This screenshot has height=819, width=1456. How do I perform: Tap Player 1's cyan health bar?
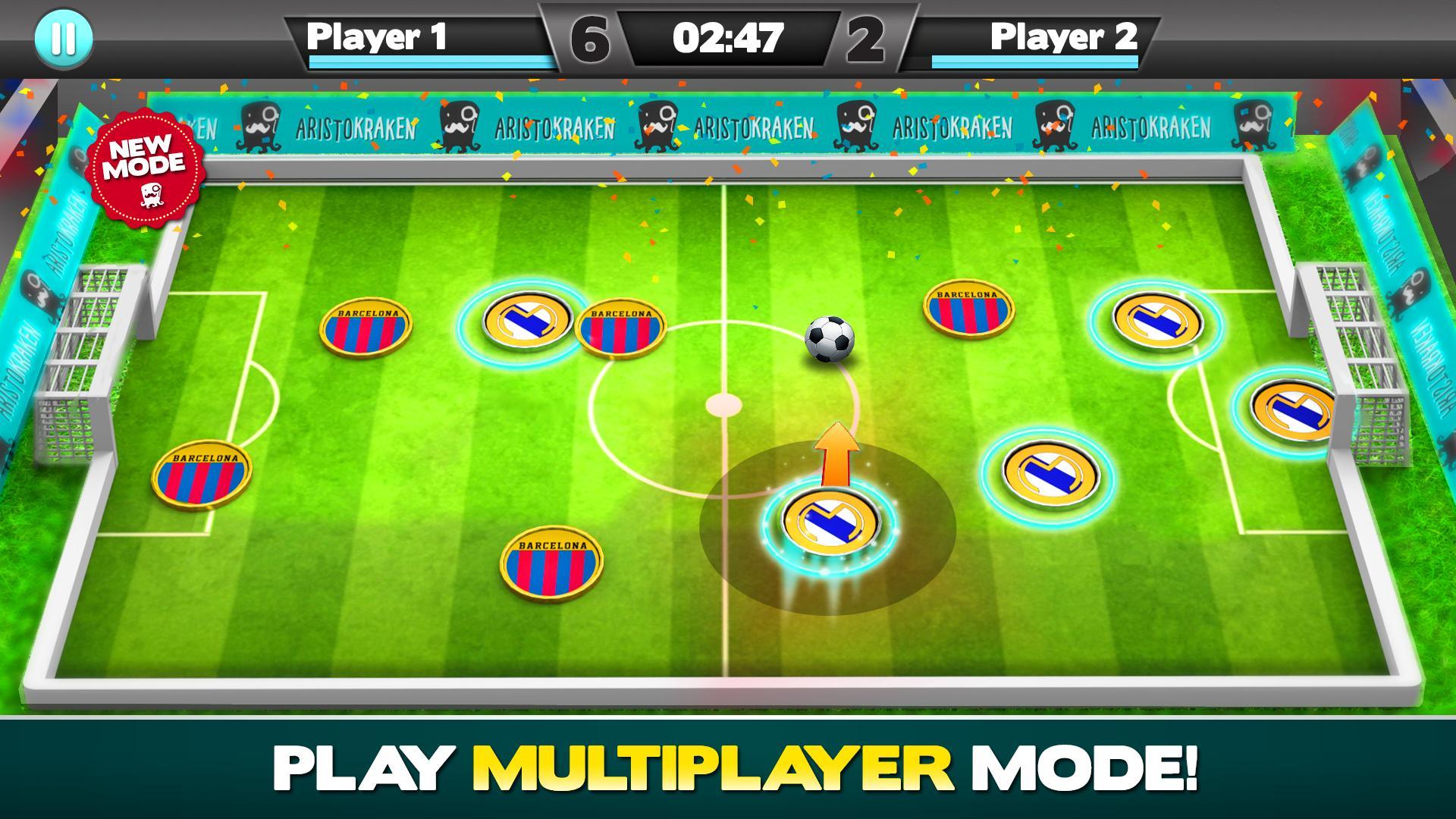(x=428, y=61)
